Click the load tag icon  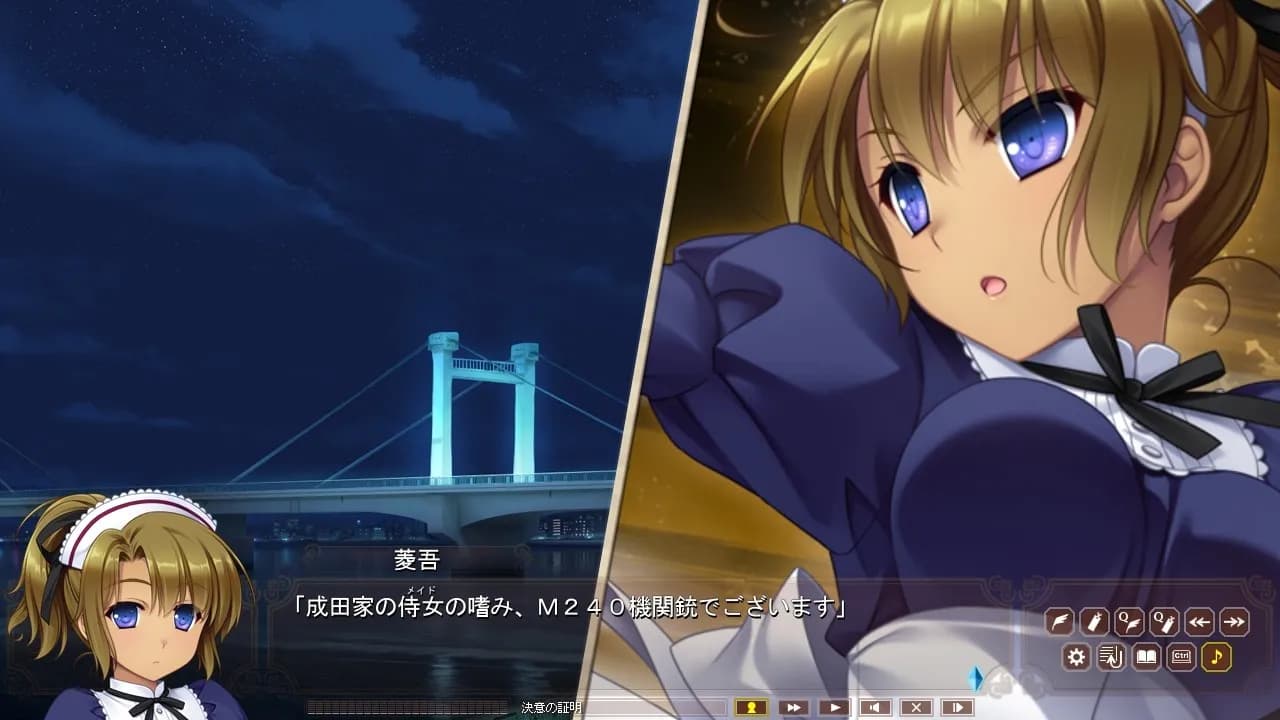coord(1094,621)
